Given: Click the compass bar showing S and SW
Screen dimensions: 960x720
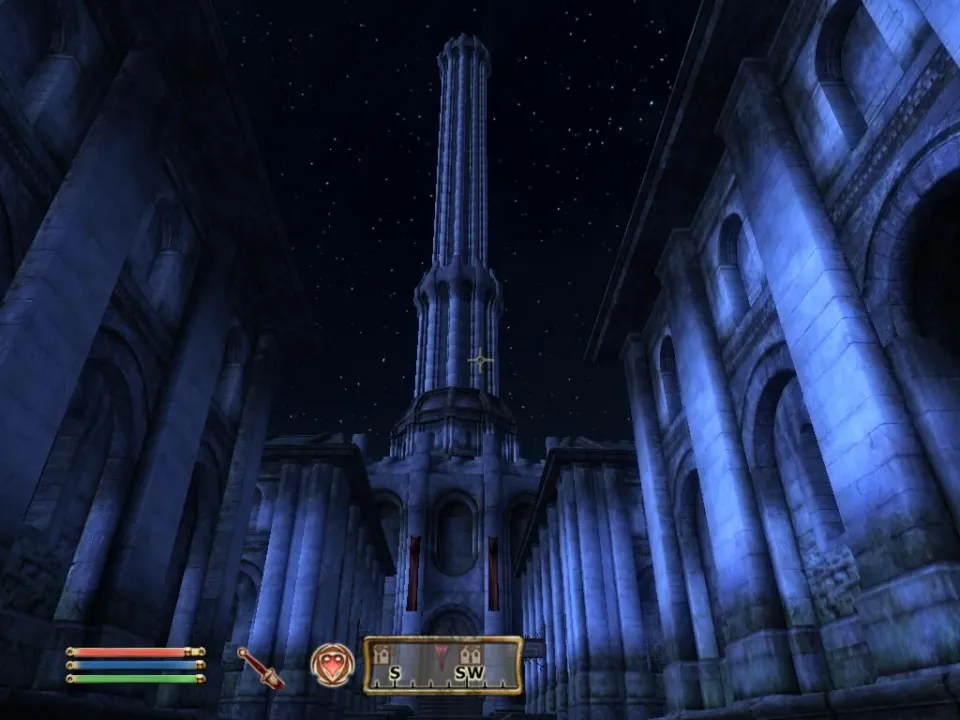Looking at the screenshot, I should pyautogui.click(x=443, y=665).
